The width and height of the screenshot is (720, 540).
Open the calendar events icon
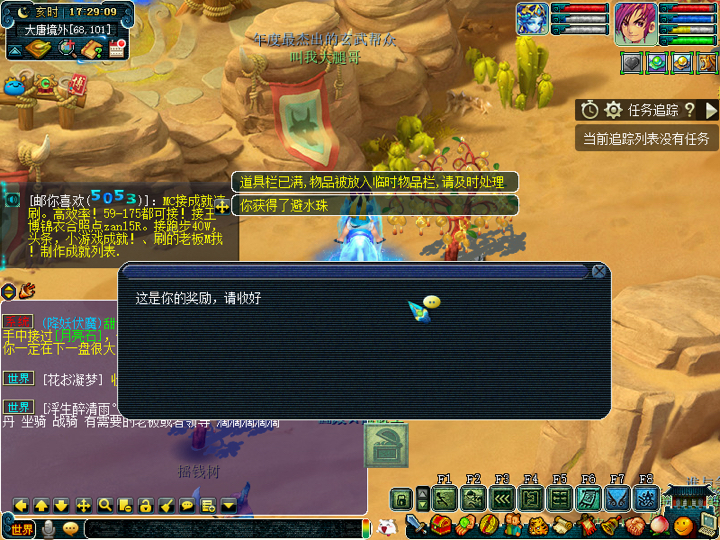pos(116,50)
